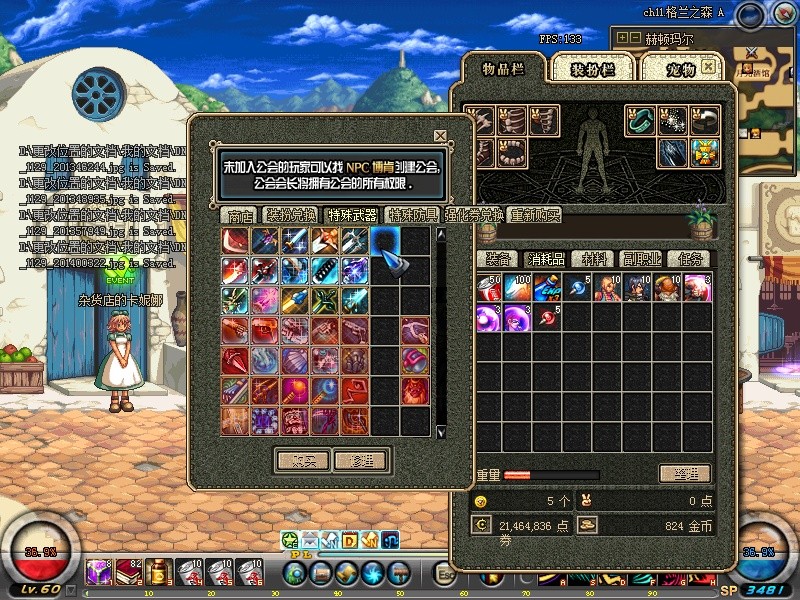Select the 特殊武器 tab
800x600 pixels.
352,215
